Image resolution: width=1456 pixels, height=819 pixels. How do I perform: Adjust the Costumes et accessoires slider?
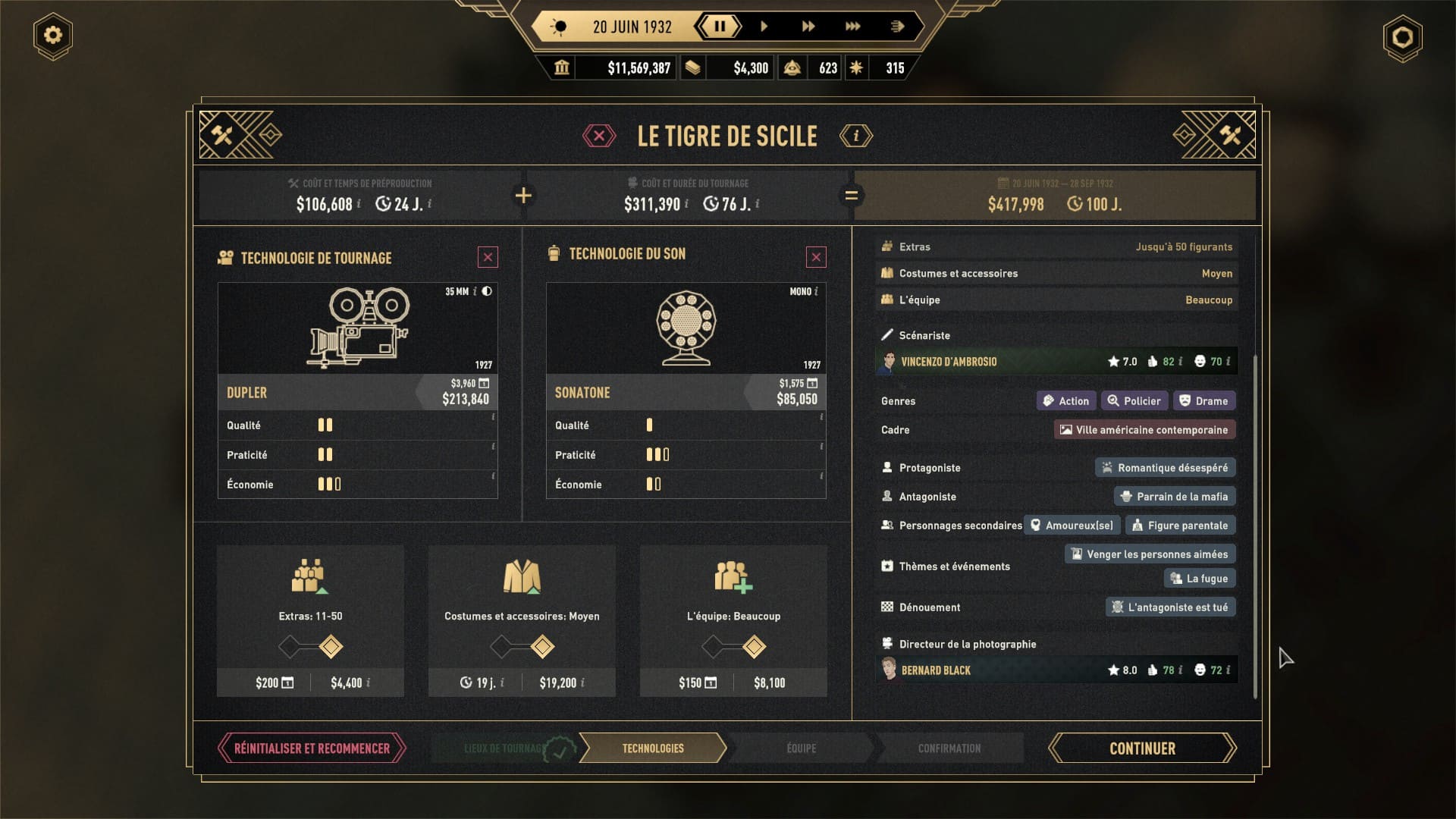coord(541,647)
